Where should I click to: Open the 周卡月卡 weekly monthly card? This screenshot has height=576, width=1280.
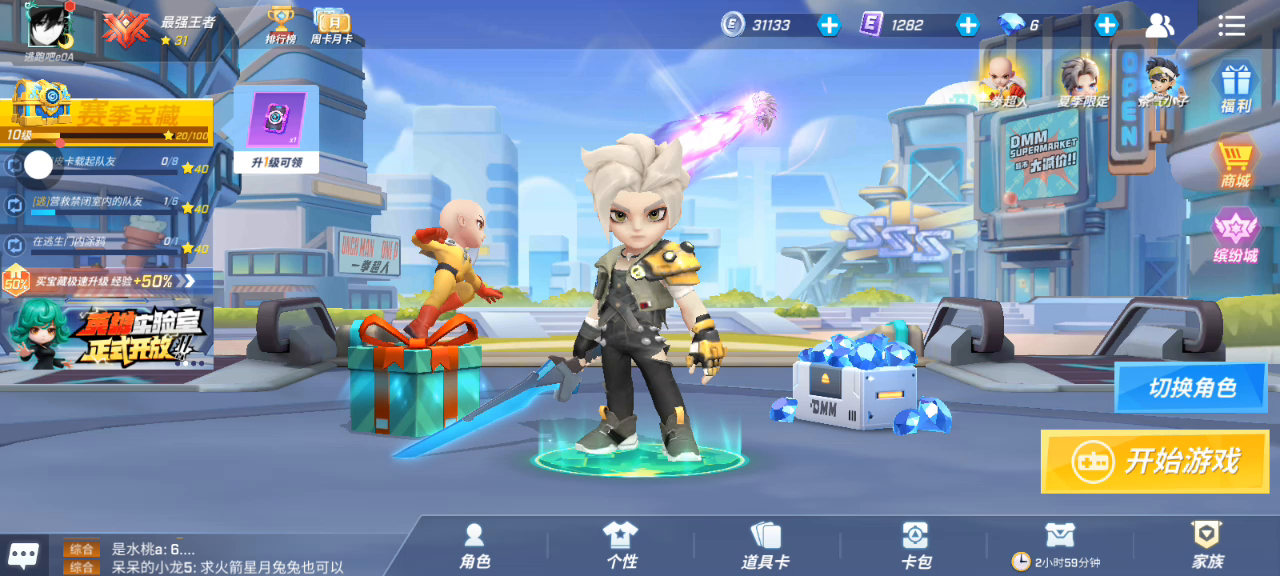coord(330,24)
